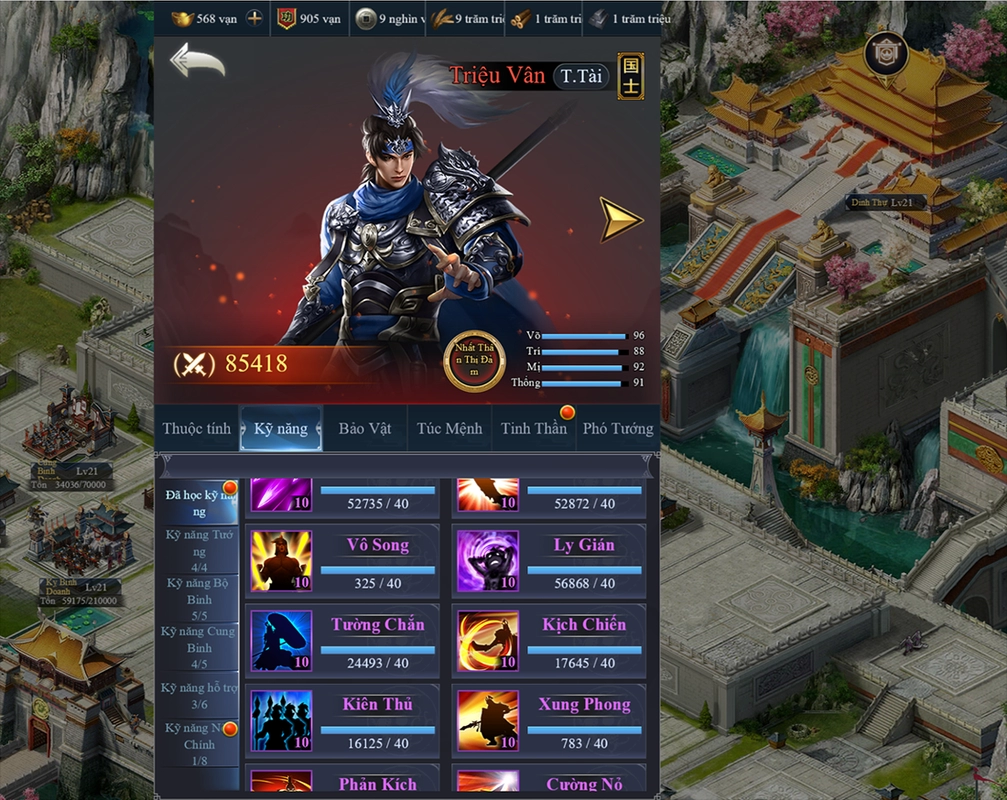This screenshot has width=1007, height=800.
Task: Switch to the Thuộc tính tab
Action: (x=197, y=429)
